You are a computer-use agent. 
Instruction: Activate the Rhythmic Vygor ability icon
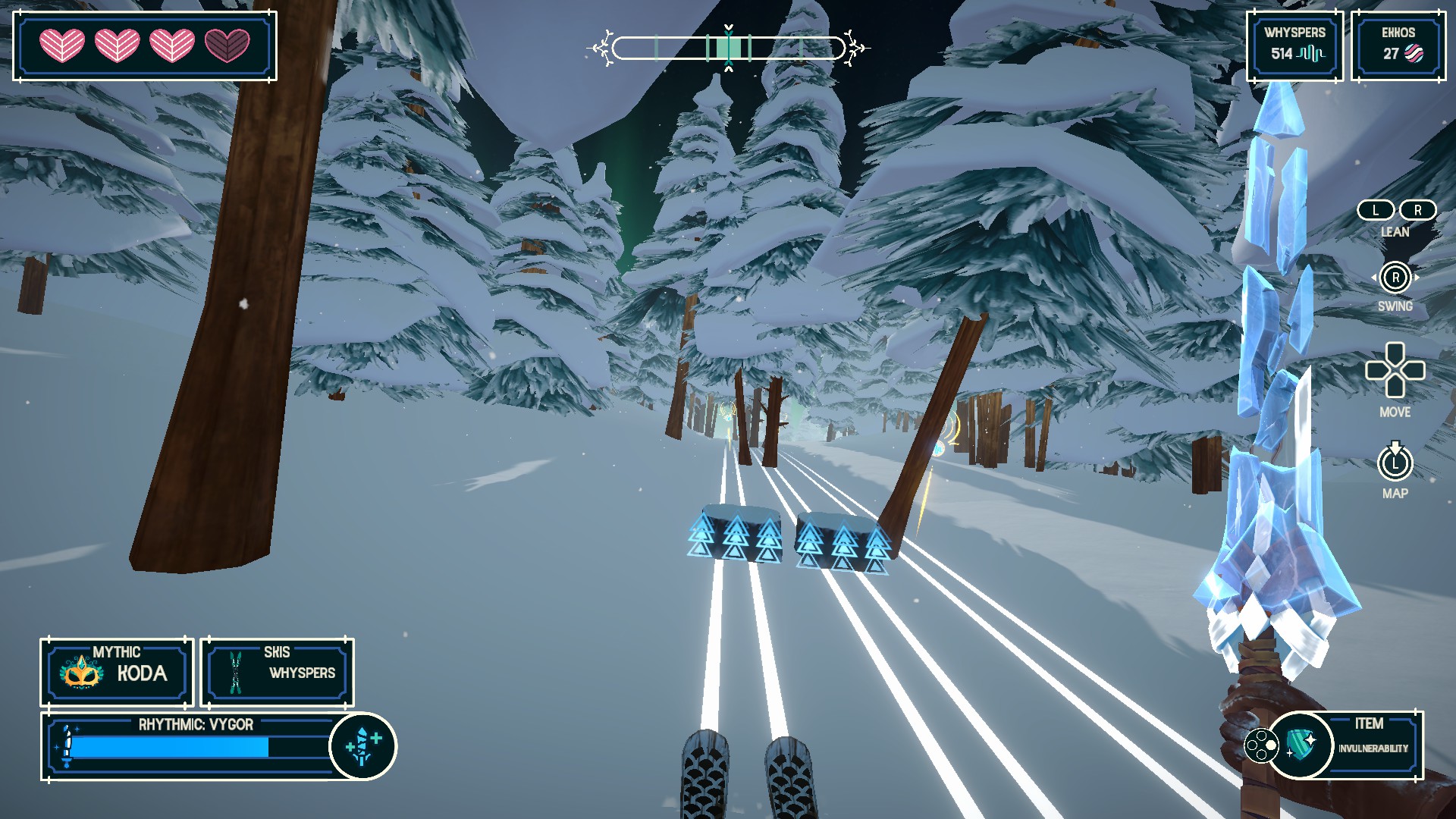coord(362,746)
